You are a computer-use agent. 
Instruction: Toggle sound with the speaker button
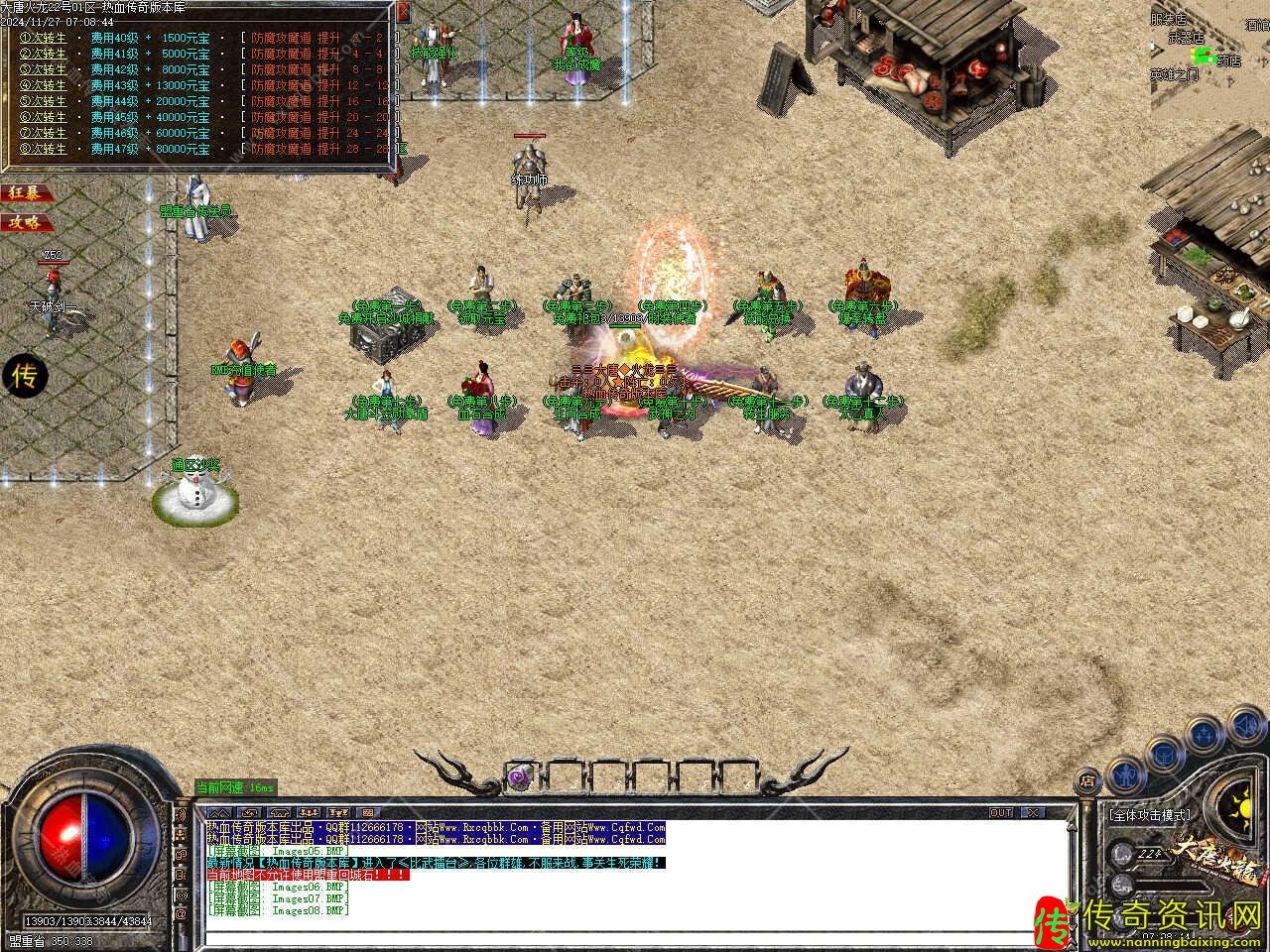1247,725
